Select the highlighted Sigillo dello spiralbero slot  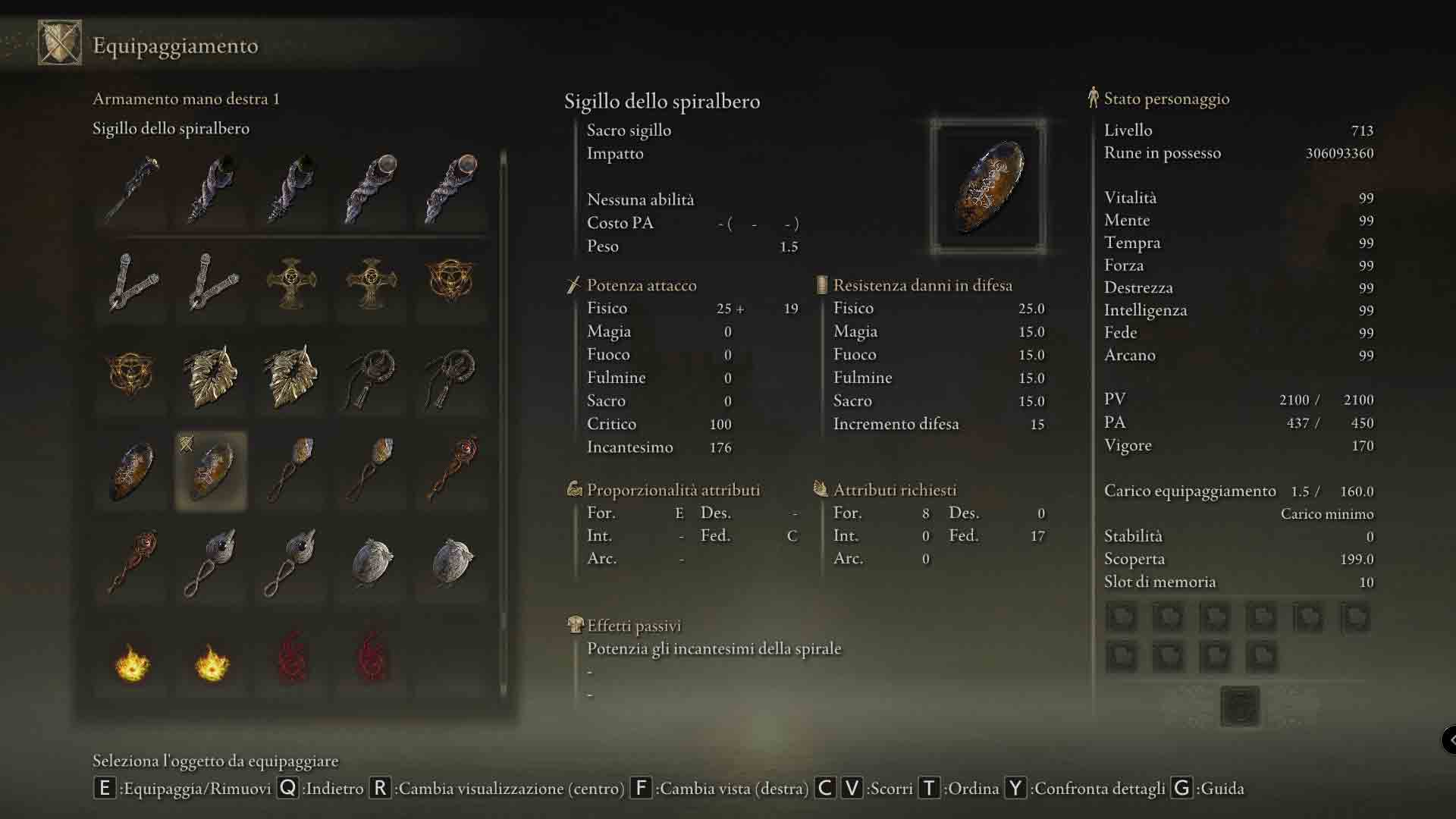211,472
